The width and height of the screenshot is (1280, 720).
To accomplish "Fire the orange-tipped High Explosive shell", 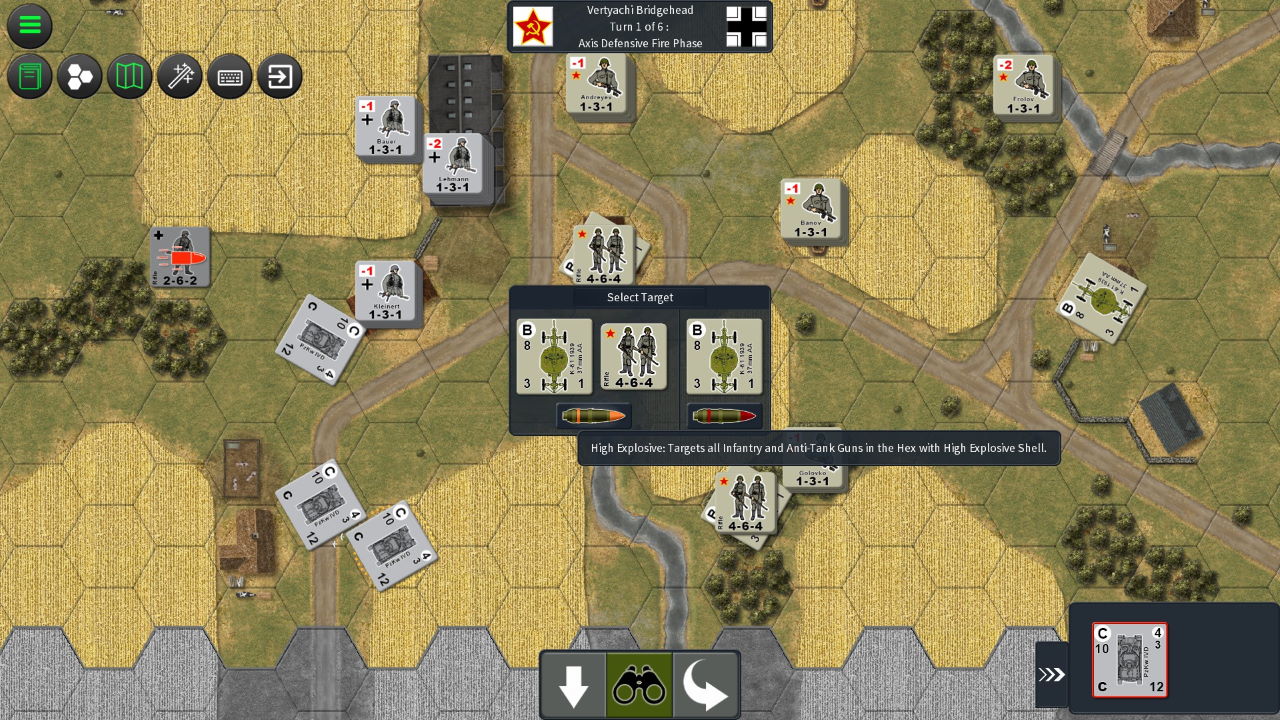I will (594, 416).
